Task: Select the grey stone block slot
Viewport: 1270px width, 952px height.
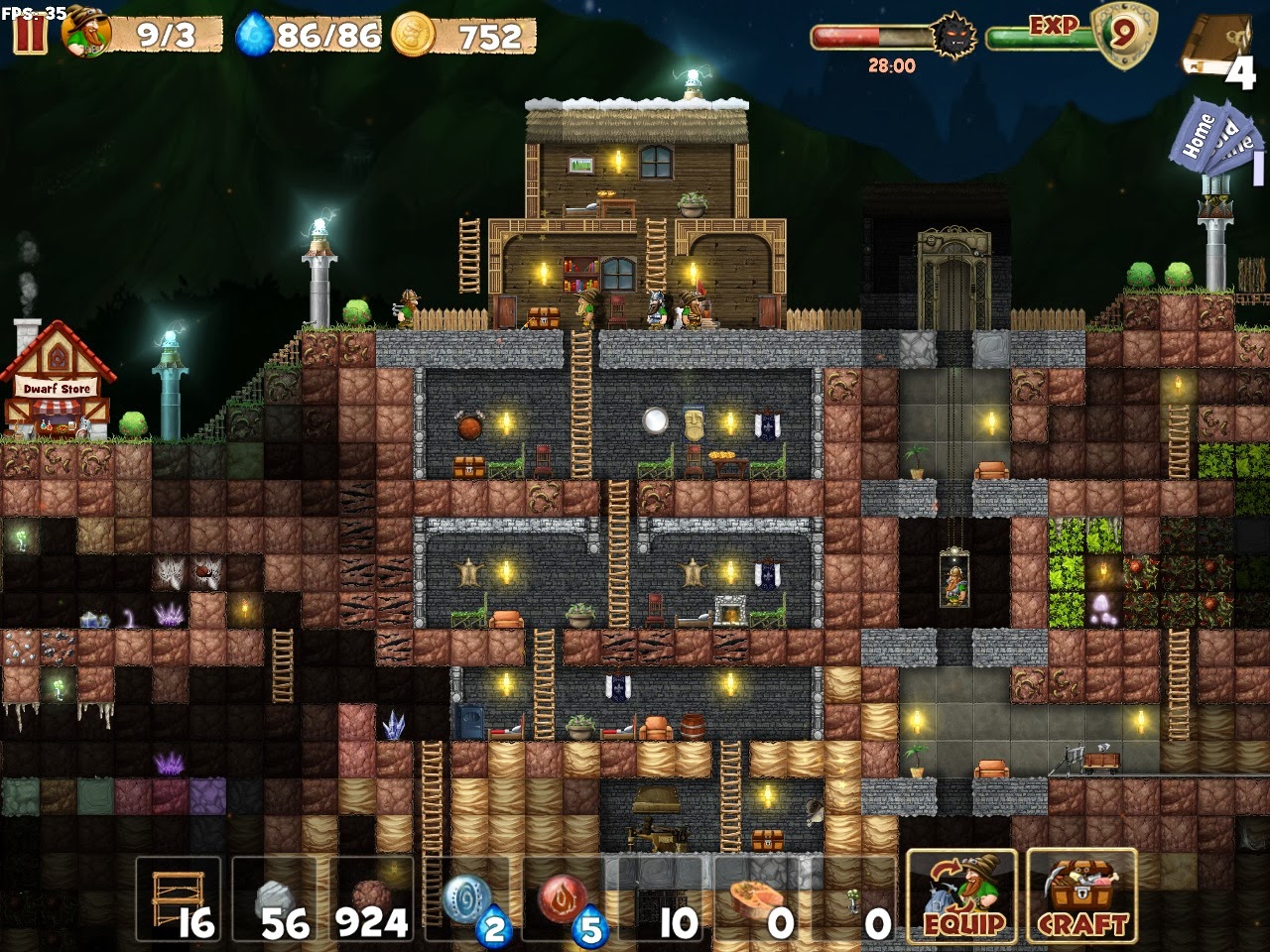Action: [275, 898]
